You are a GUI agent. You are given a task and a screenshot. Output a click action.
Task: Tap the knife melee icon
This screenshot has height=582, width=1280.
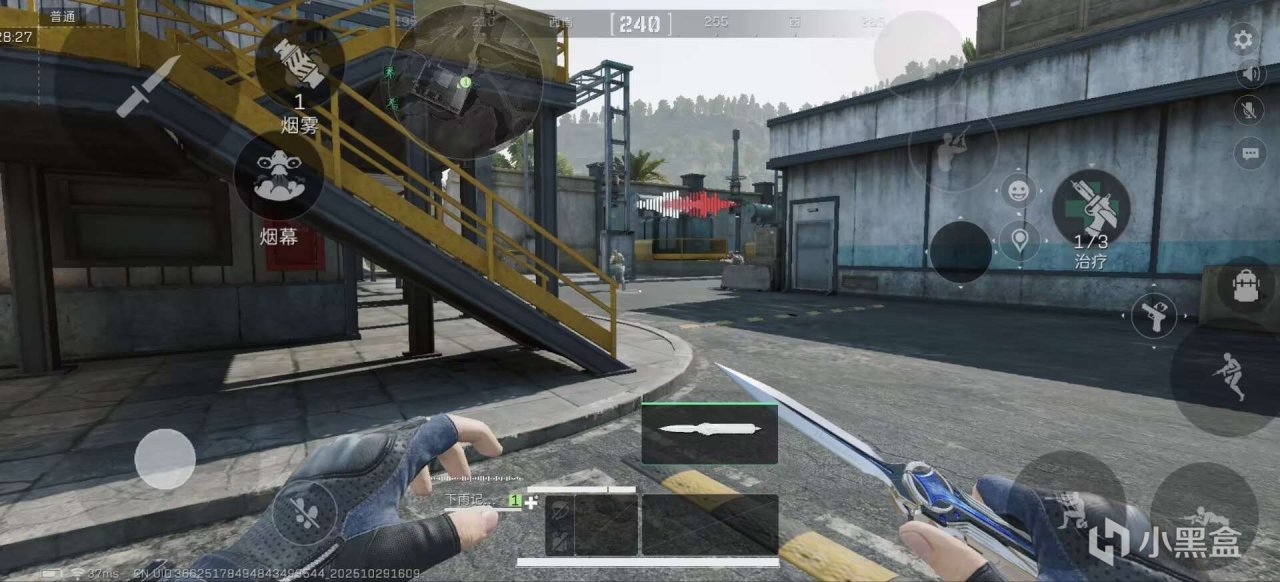tap(148, 86)
